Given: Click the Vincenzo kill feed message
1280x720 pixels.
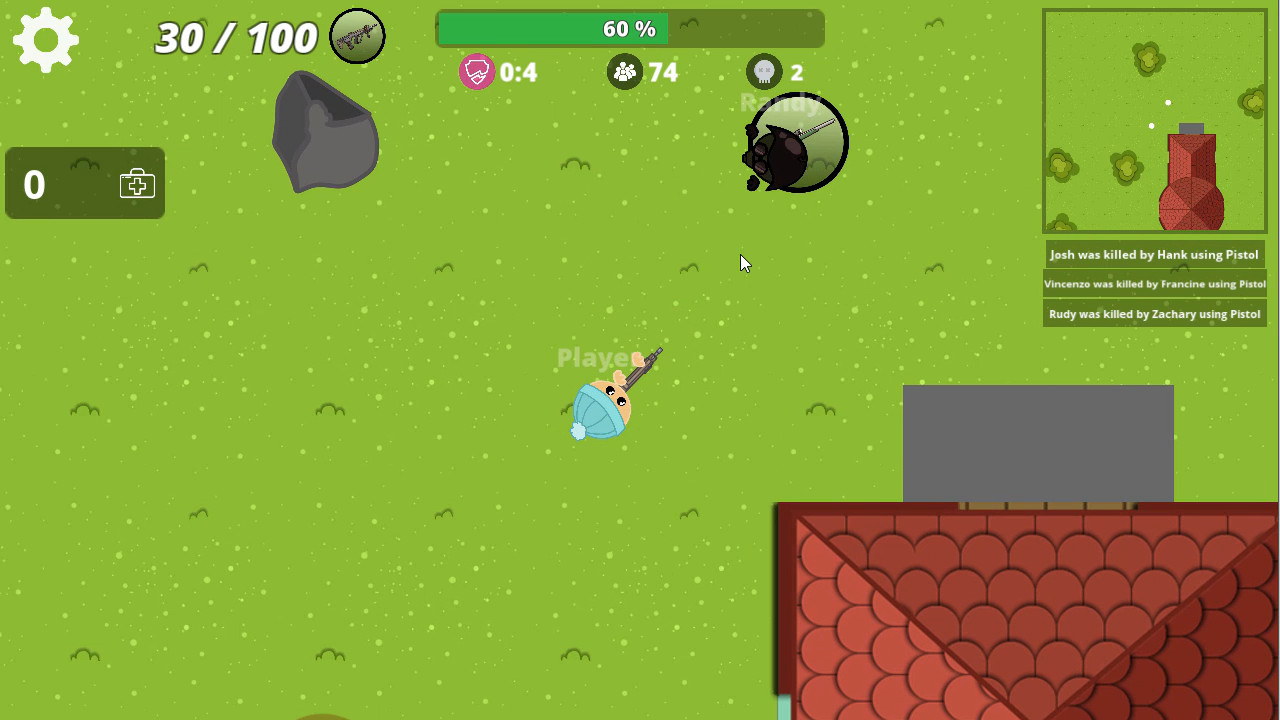Looking at the screenshot, I should 1154,284.
